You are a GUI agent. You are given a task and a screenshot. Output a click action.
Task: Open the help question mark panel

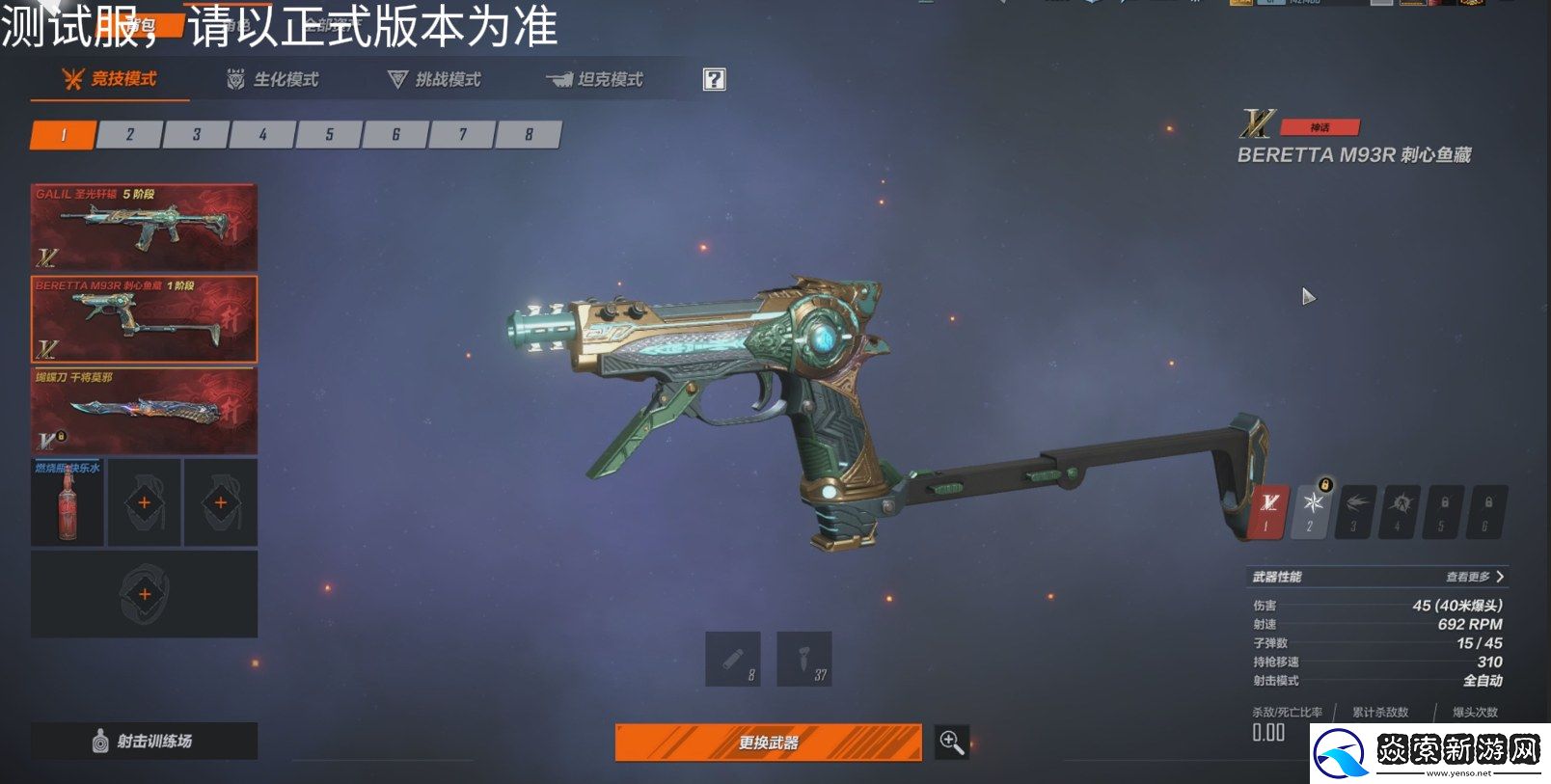[713, 79]
